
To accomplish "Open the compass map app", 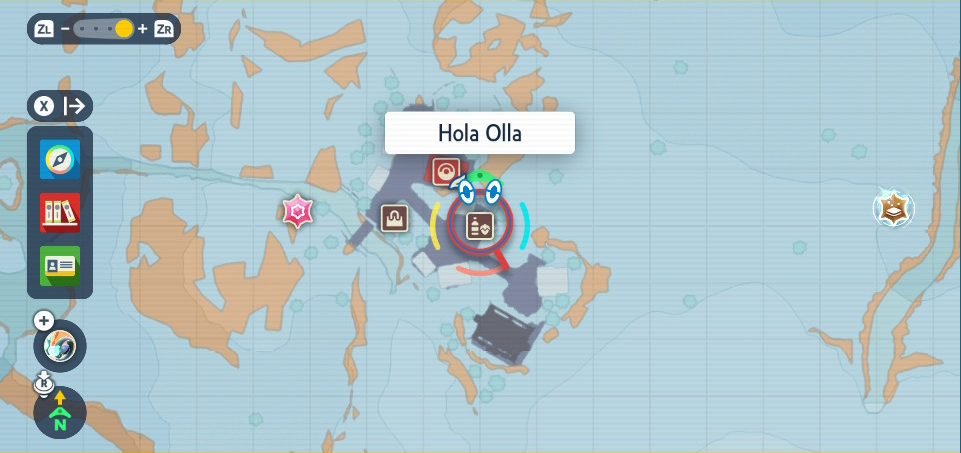I will click(60, 160).
